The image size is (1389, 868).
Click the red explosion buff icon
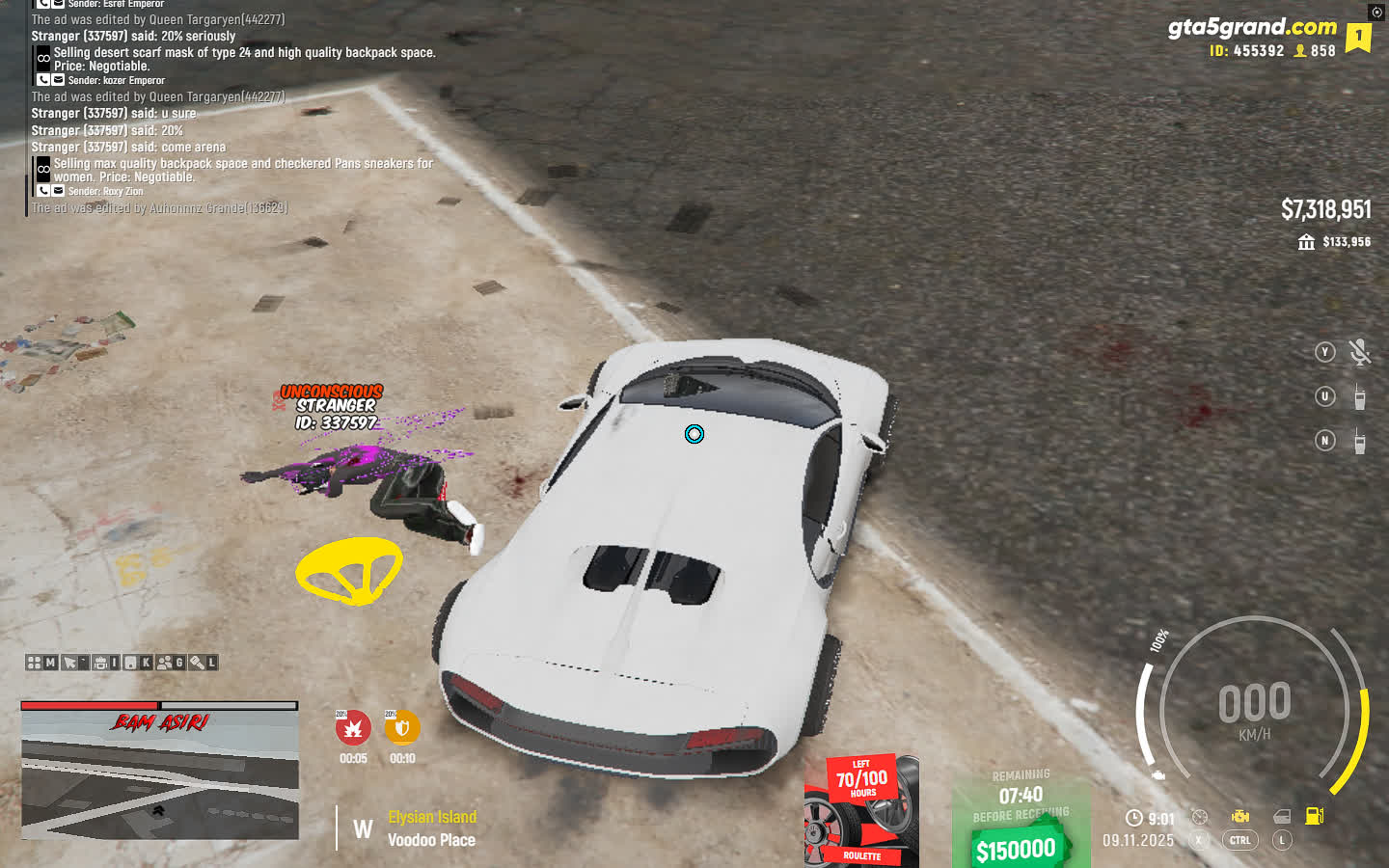pos(353,728)
